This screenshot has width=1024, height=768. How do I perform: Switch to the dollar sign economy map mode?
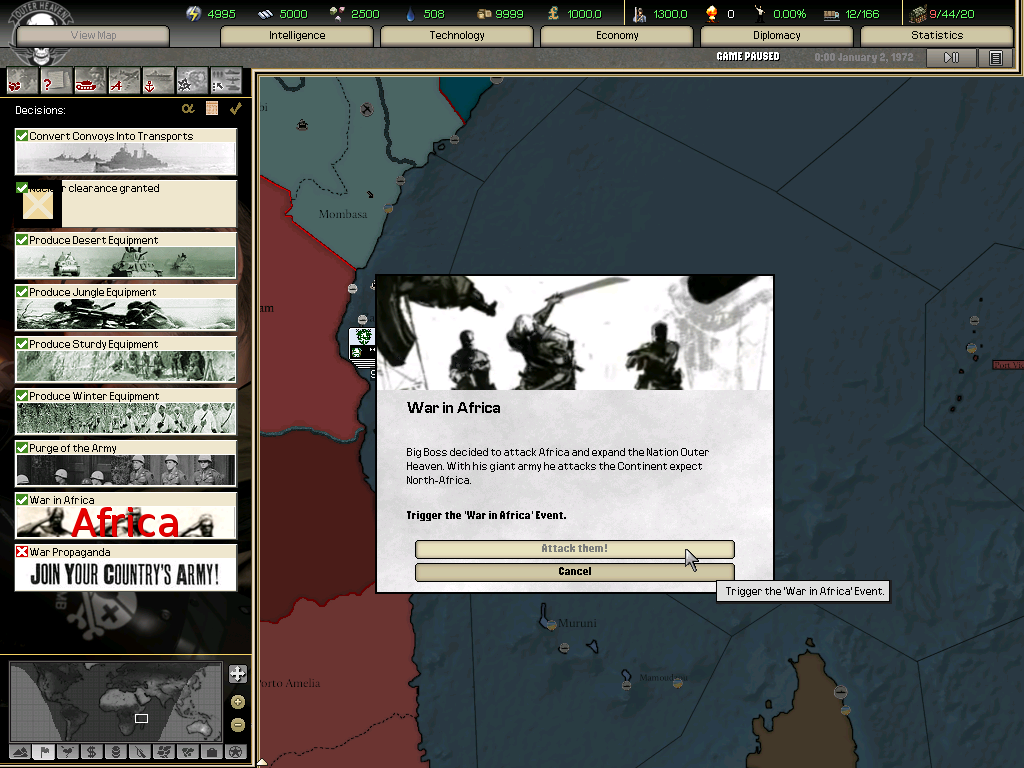pyautogui.click(x=91, y=752)
